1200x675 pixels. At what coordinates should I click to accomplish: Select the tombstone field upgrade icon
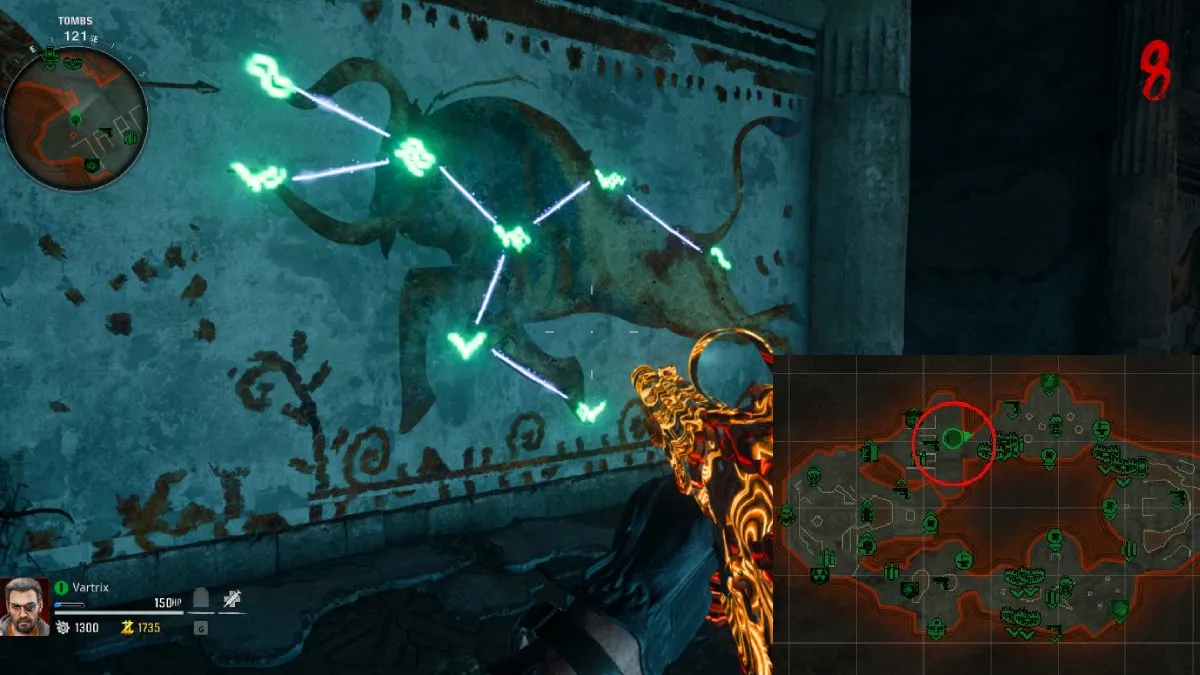coord(200,600)
